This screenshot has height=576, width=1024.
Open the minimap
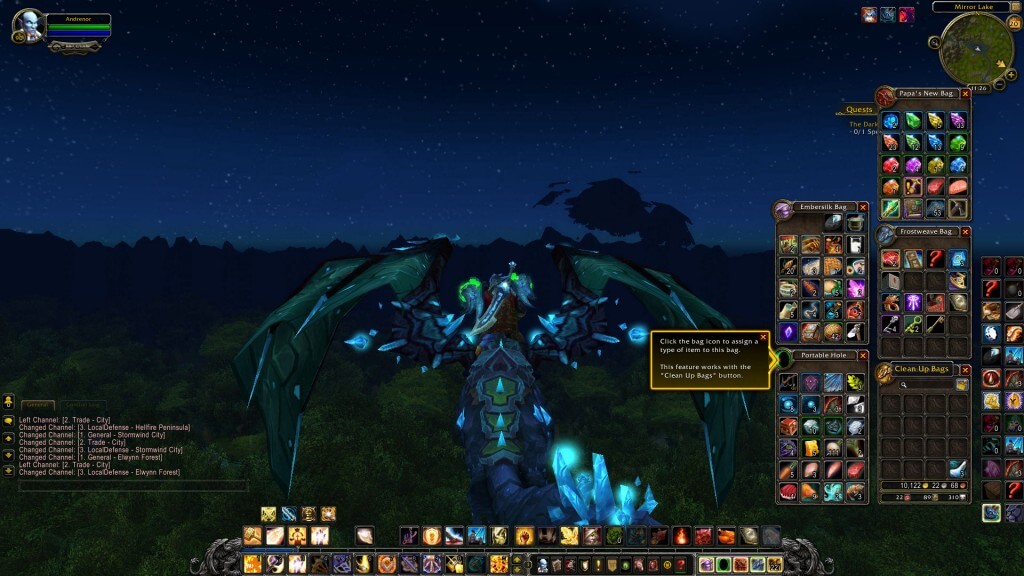click(x=976, y=48)
